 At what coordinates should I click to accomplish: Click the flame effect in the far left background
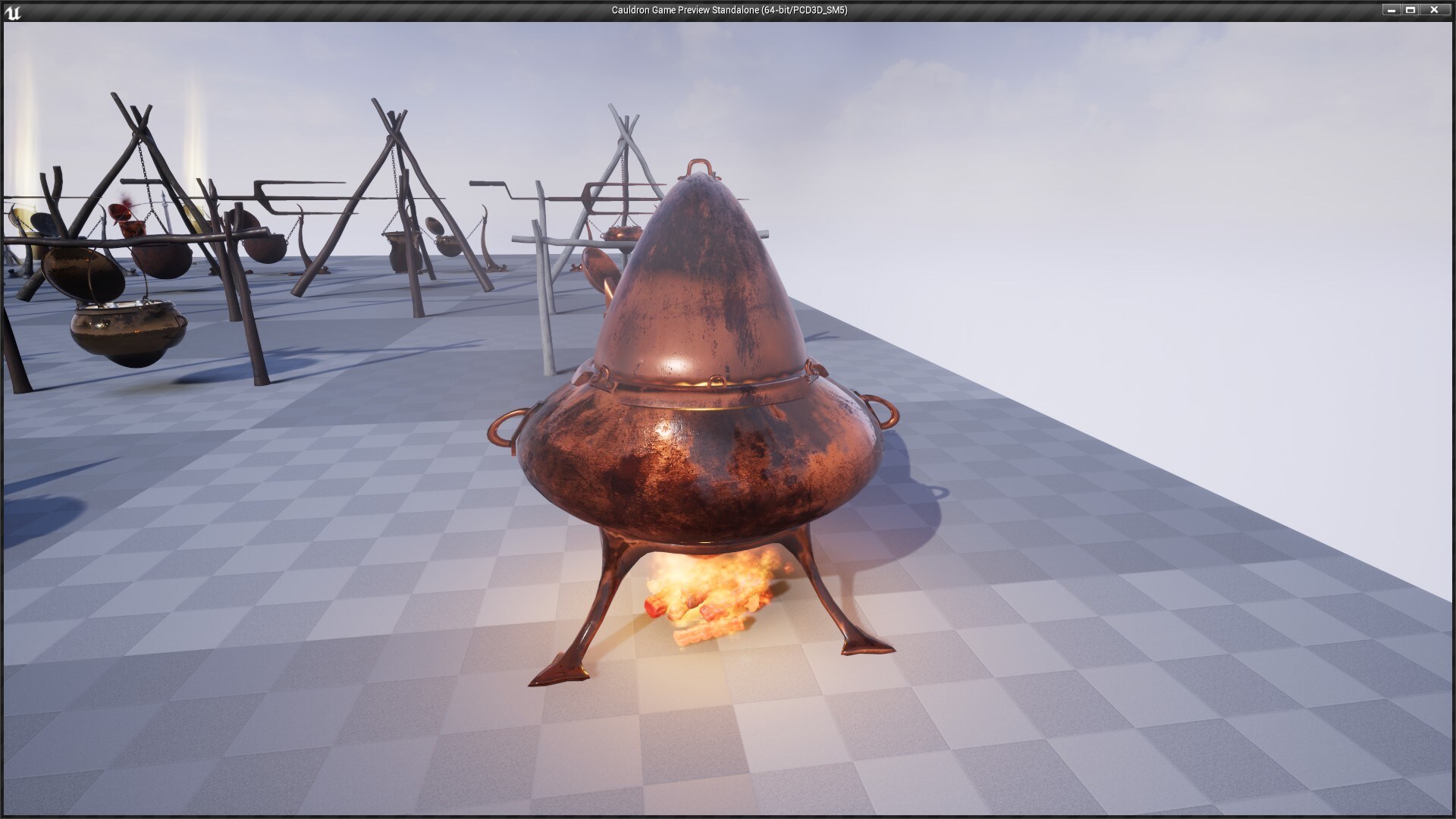(x=27, y=121)
